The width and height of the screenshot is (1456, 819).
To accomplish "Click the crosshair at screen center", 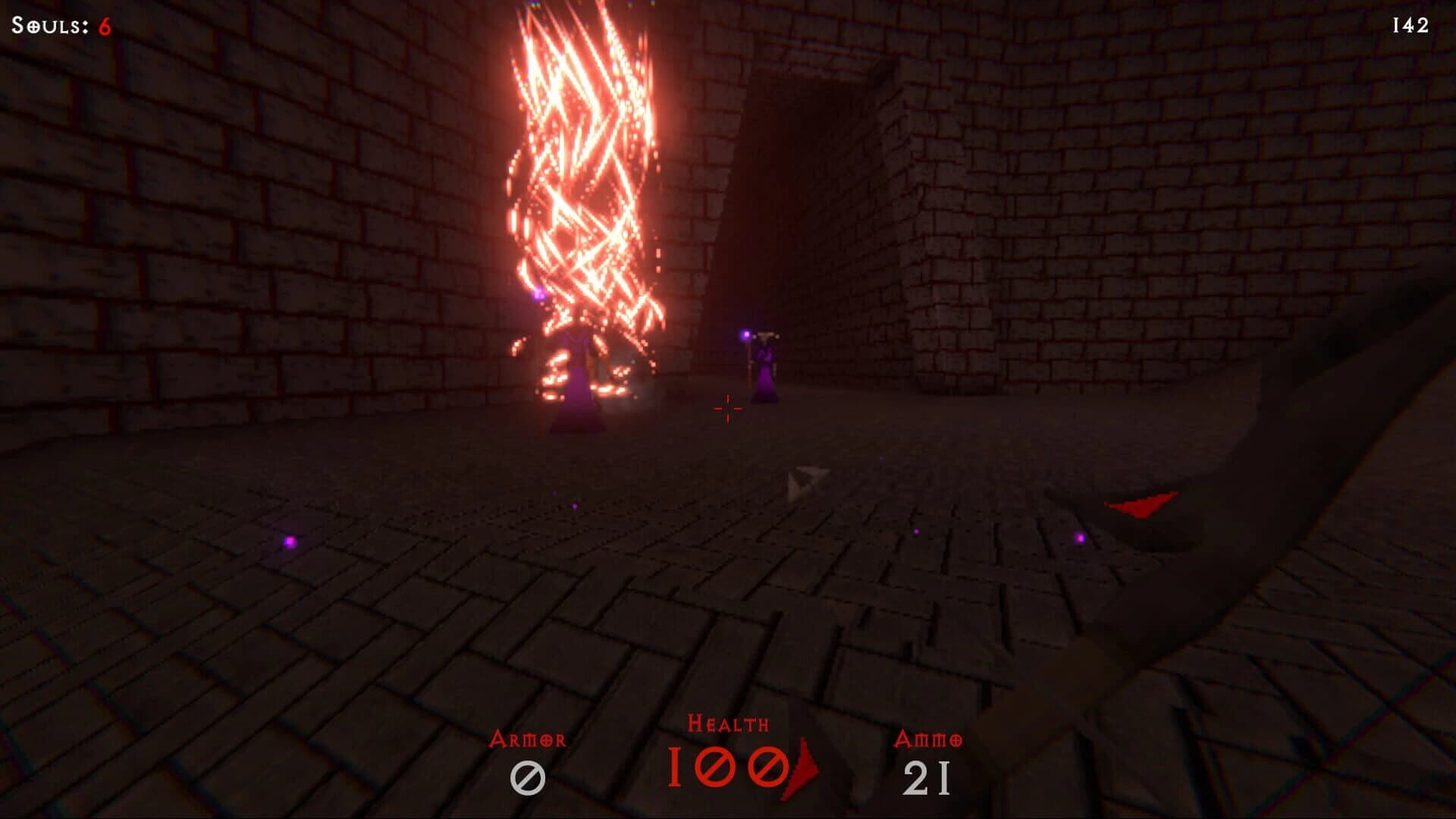I will coord(727,408).
